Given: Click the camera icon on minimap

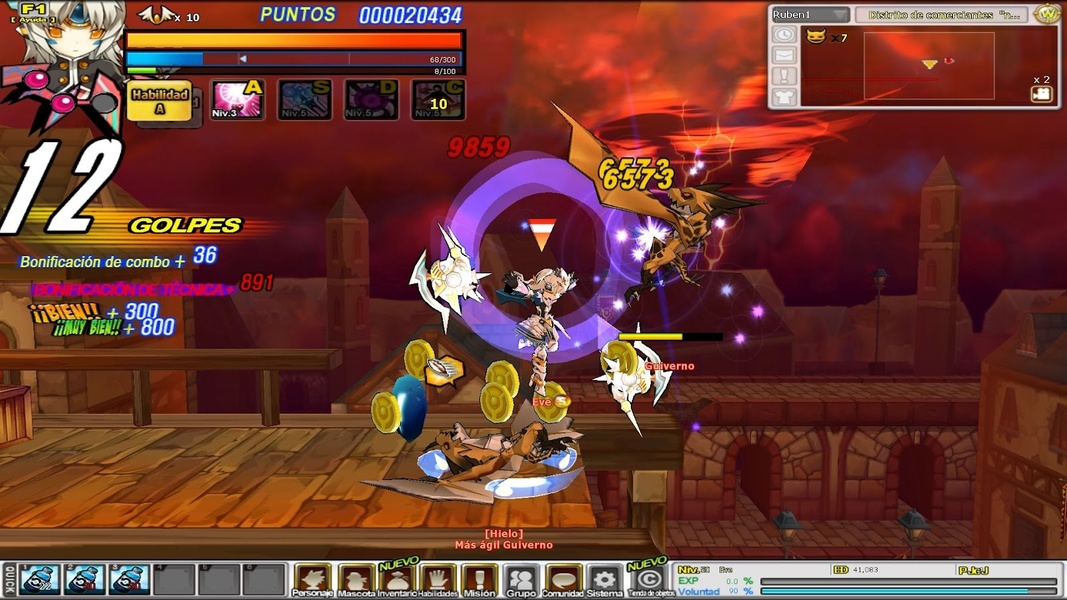Looking at the screenshot, I should (1041, 94).
